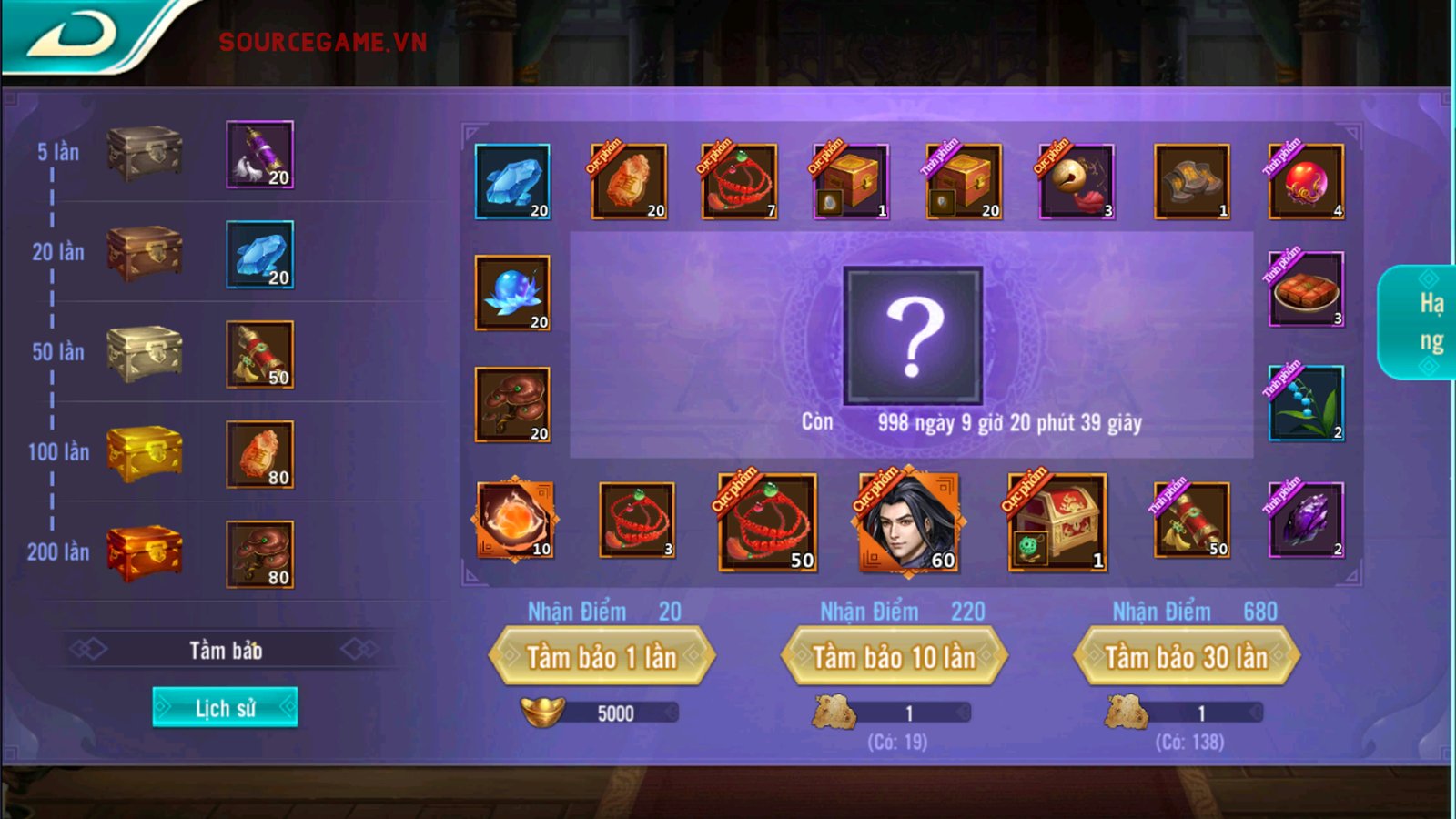Open the 50 lần silver chest

pos(144,352)
